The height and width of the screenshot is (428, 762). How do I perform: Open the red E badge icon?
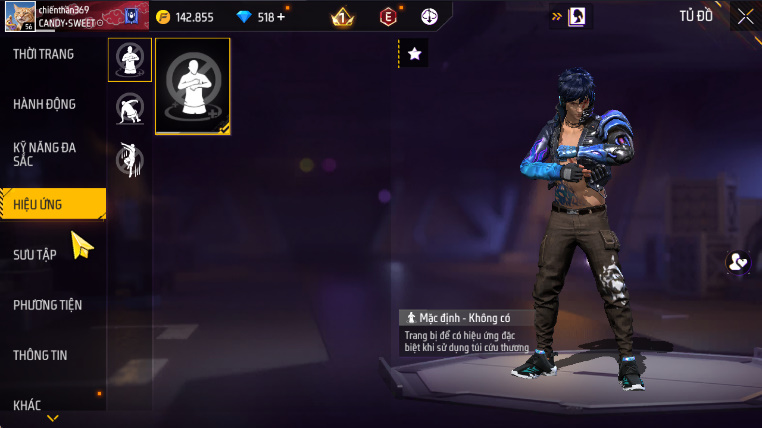tap(388, 17)
